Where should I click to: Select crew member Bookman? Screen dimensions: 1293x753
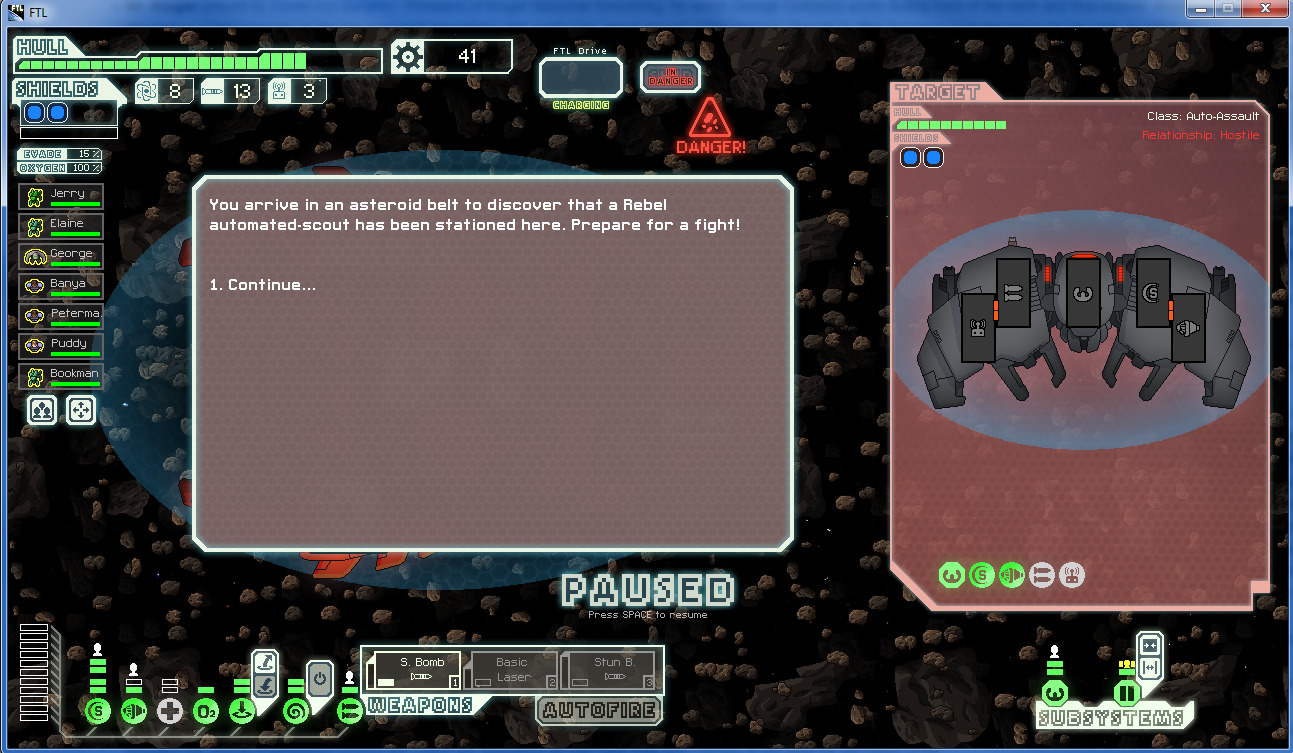pyautogui.click(x=61, y=377)
